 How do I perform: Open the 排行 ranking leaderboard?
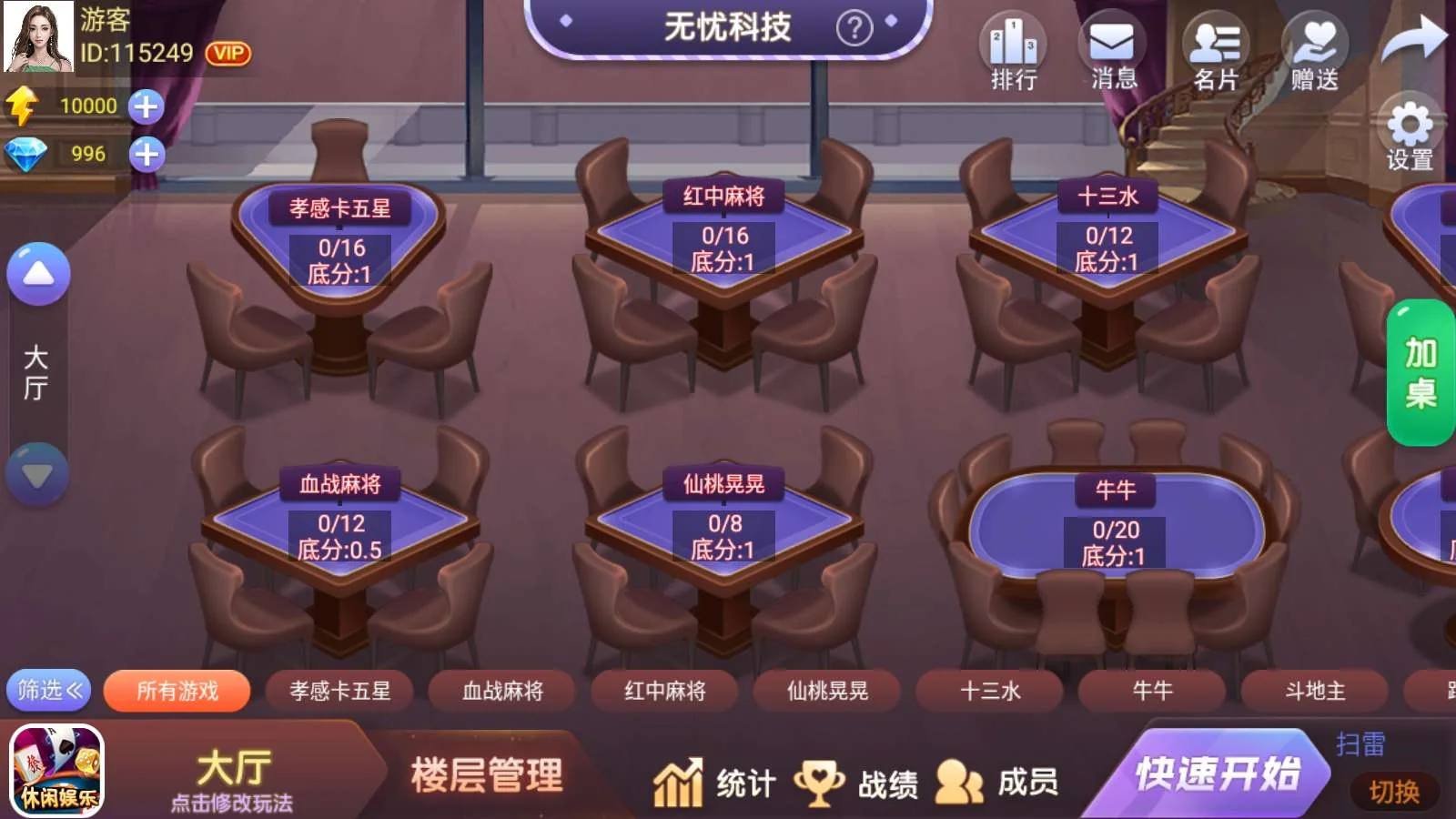[1013, 50]
